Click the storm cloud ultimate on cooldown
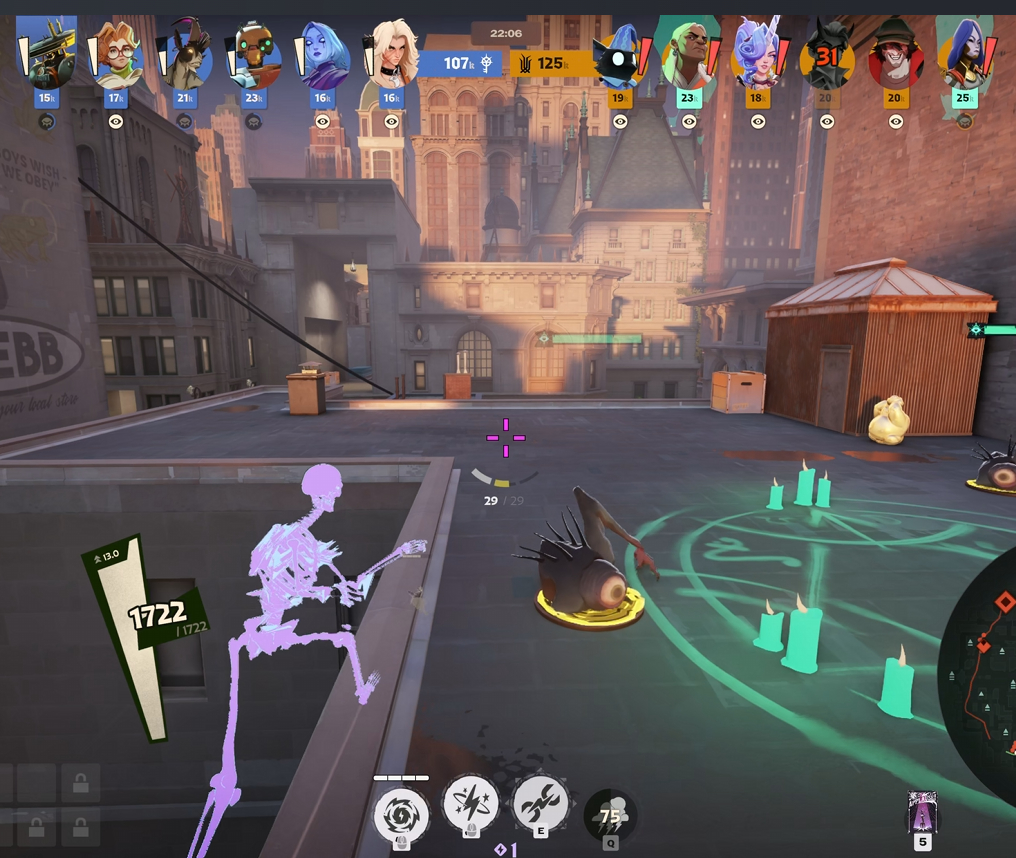The width and height of the screenshot is (1016, 858). (610, 816)
